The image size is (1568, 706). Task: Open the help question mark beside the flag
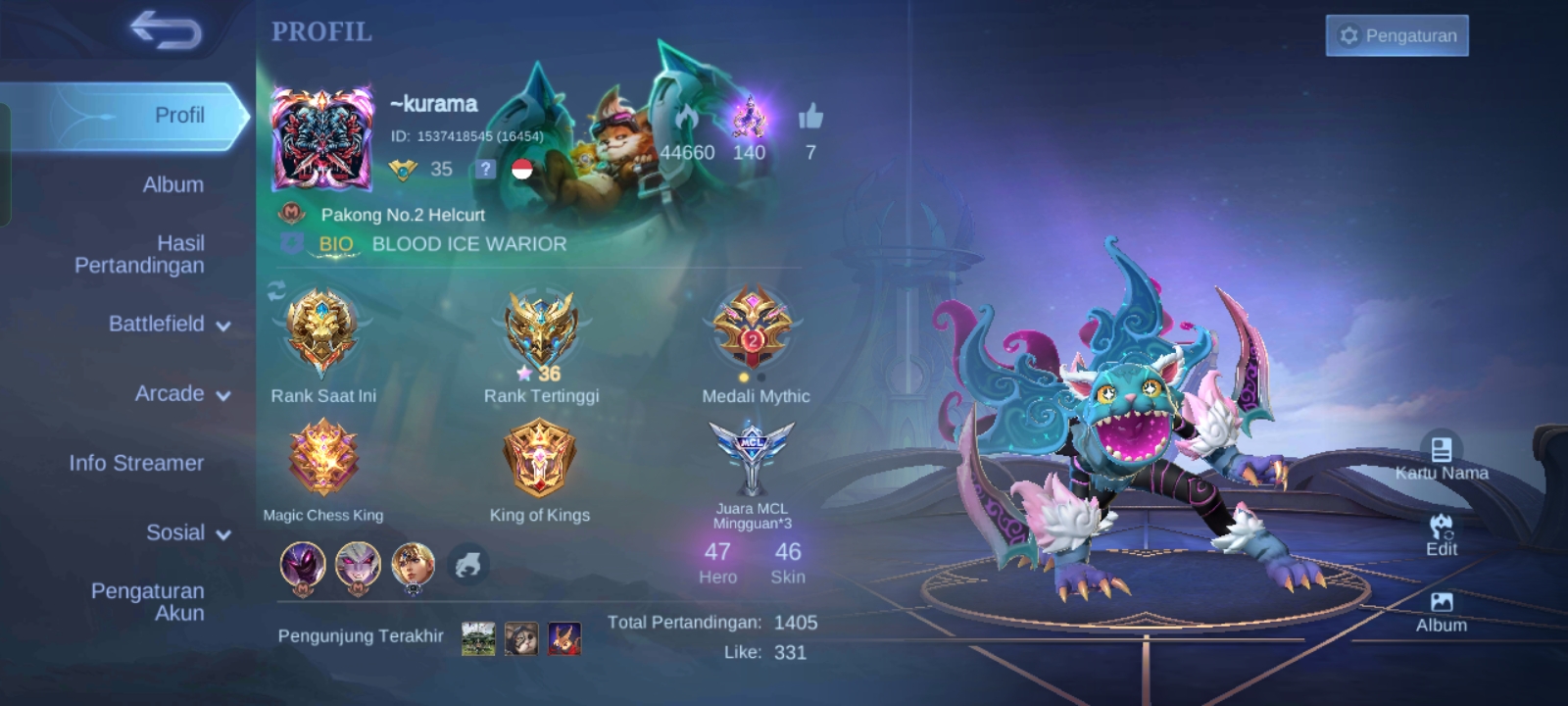tap(484, 171)
